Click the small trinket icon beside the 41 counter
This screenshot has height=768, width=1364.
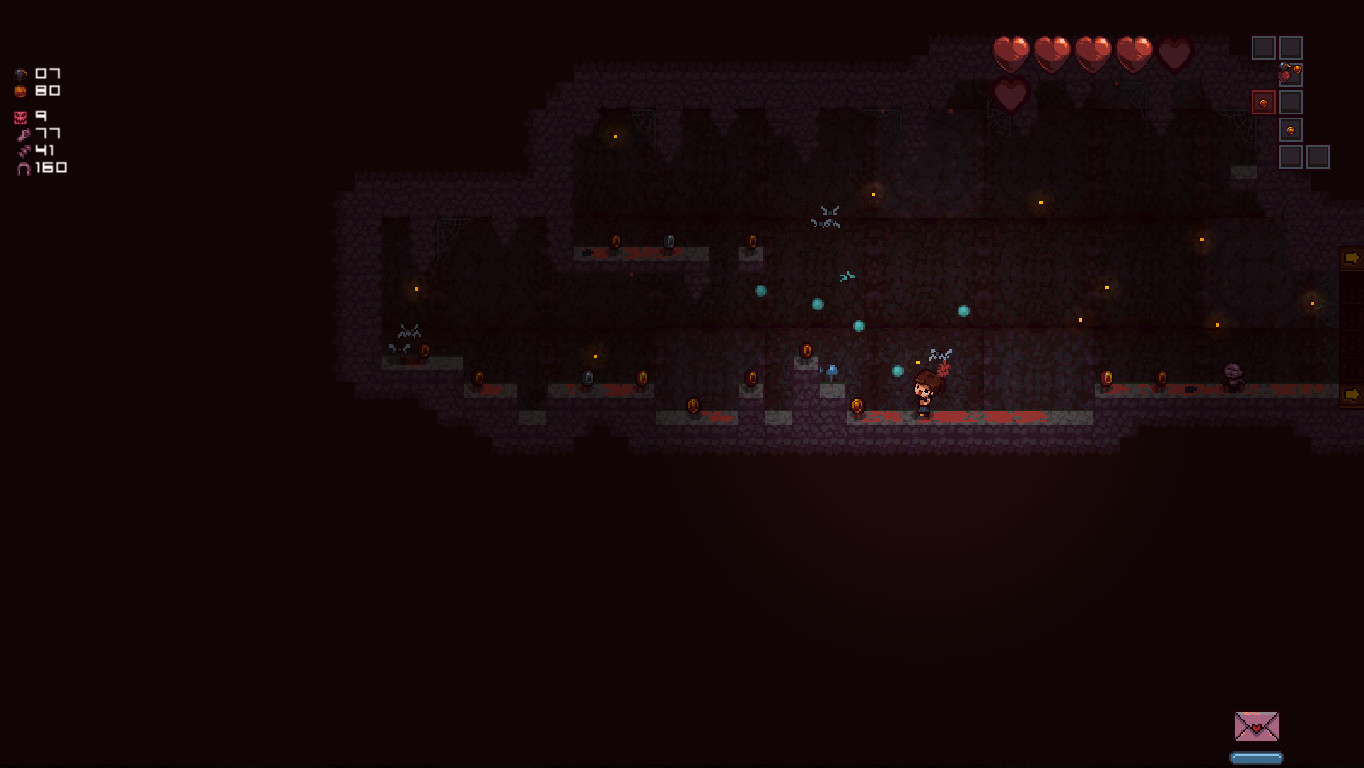coord(23,151)
